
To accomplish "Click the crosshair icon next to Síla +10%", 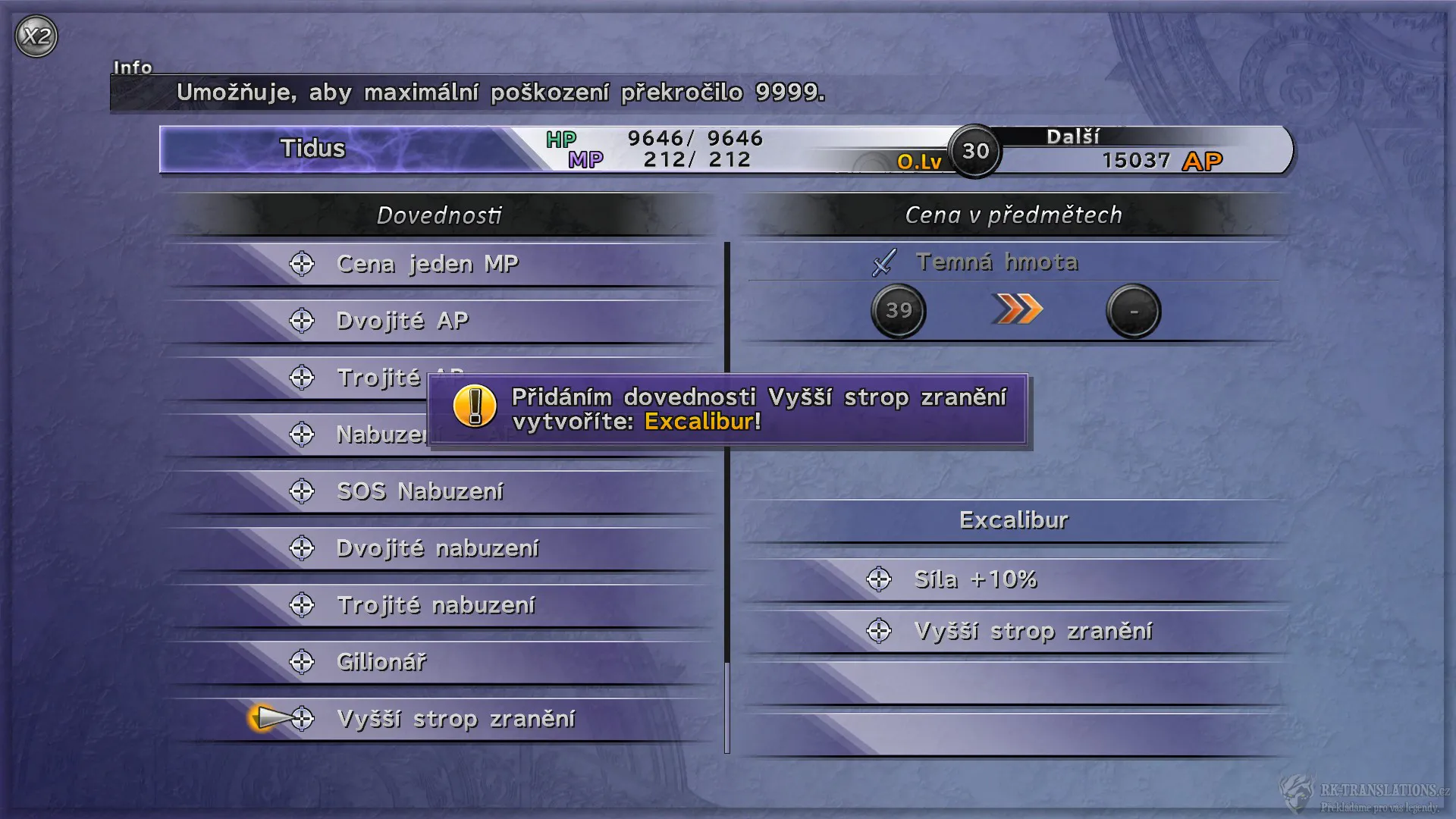I will tap(878, 579).
